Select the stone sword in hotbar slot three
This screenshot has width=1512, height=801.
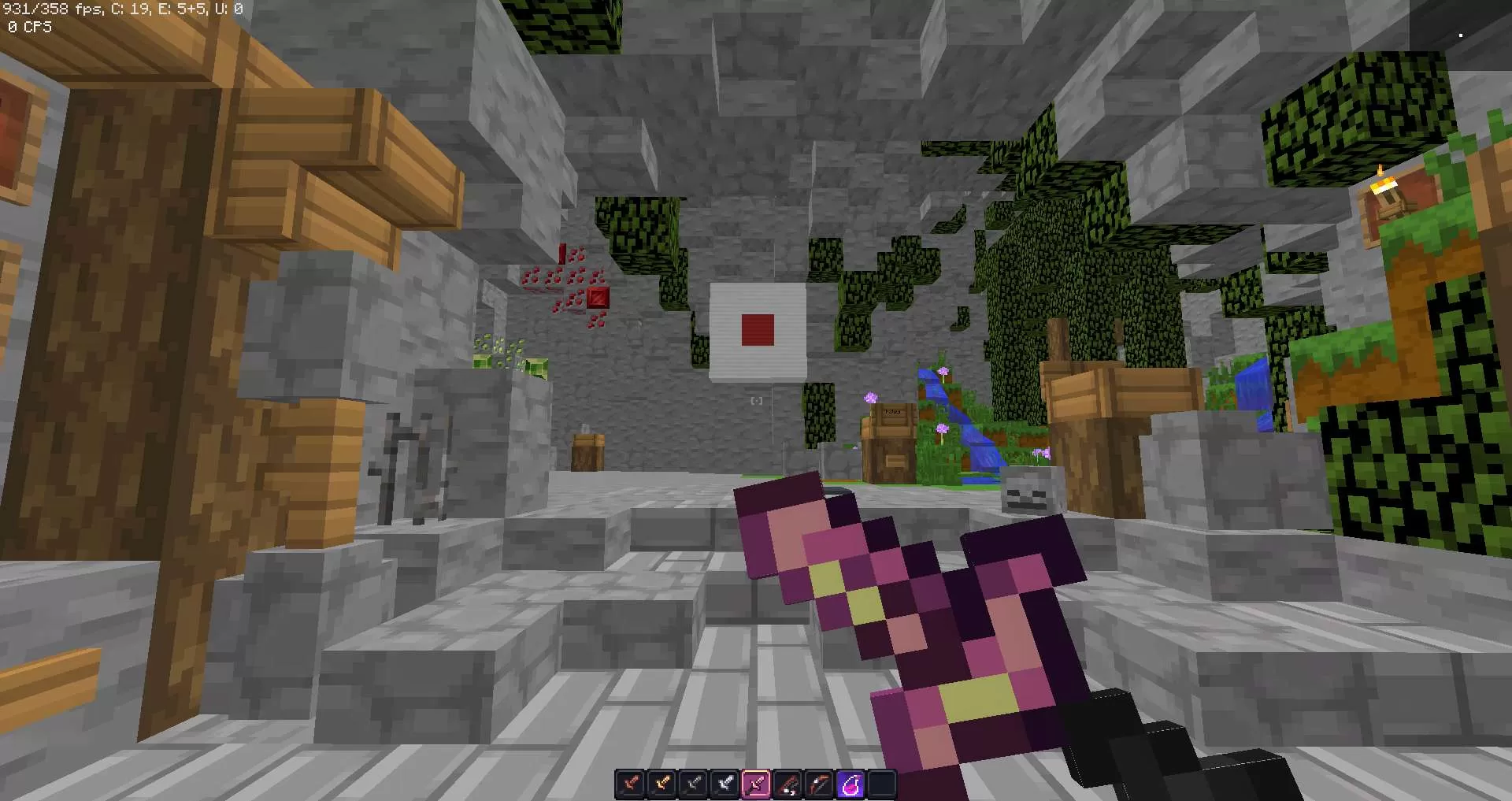coord(693,781)
